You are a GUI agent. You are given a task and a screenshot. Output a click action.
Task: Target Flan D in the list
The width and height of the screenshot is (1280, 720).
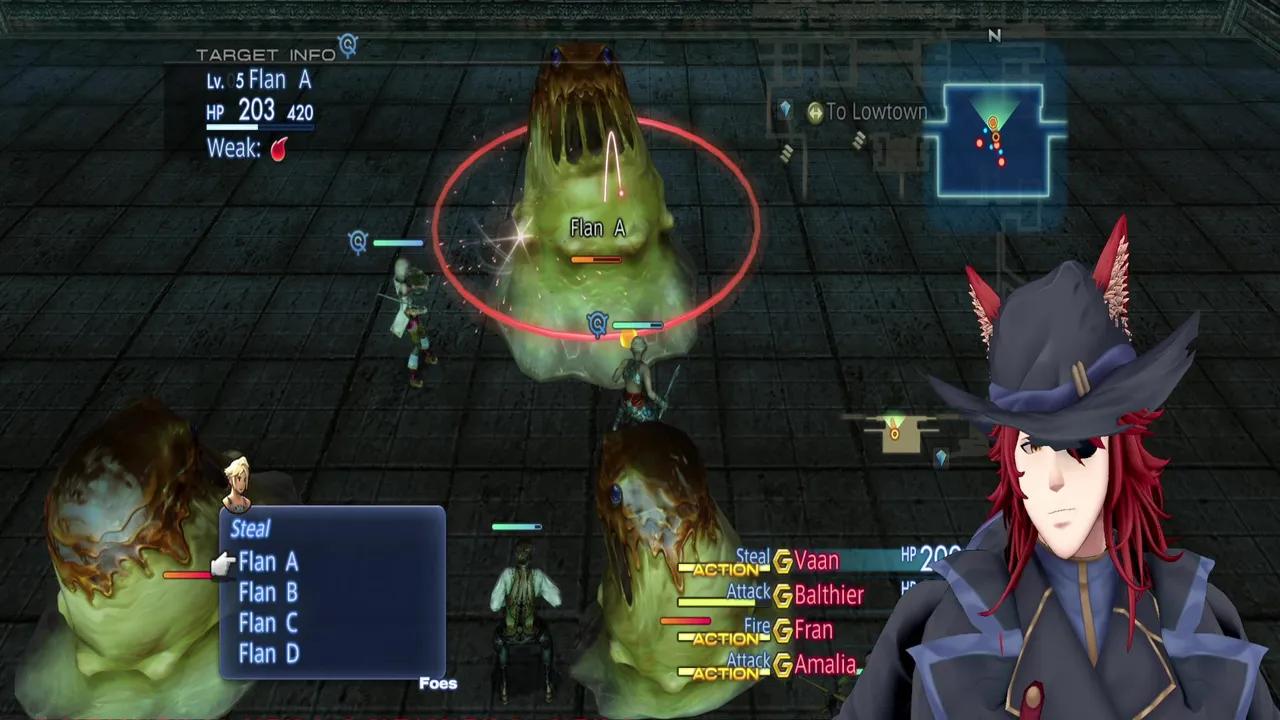[x=268, y=654]
